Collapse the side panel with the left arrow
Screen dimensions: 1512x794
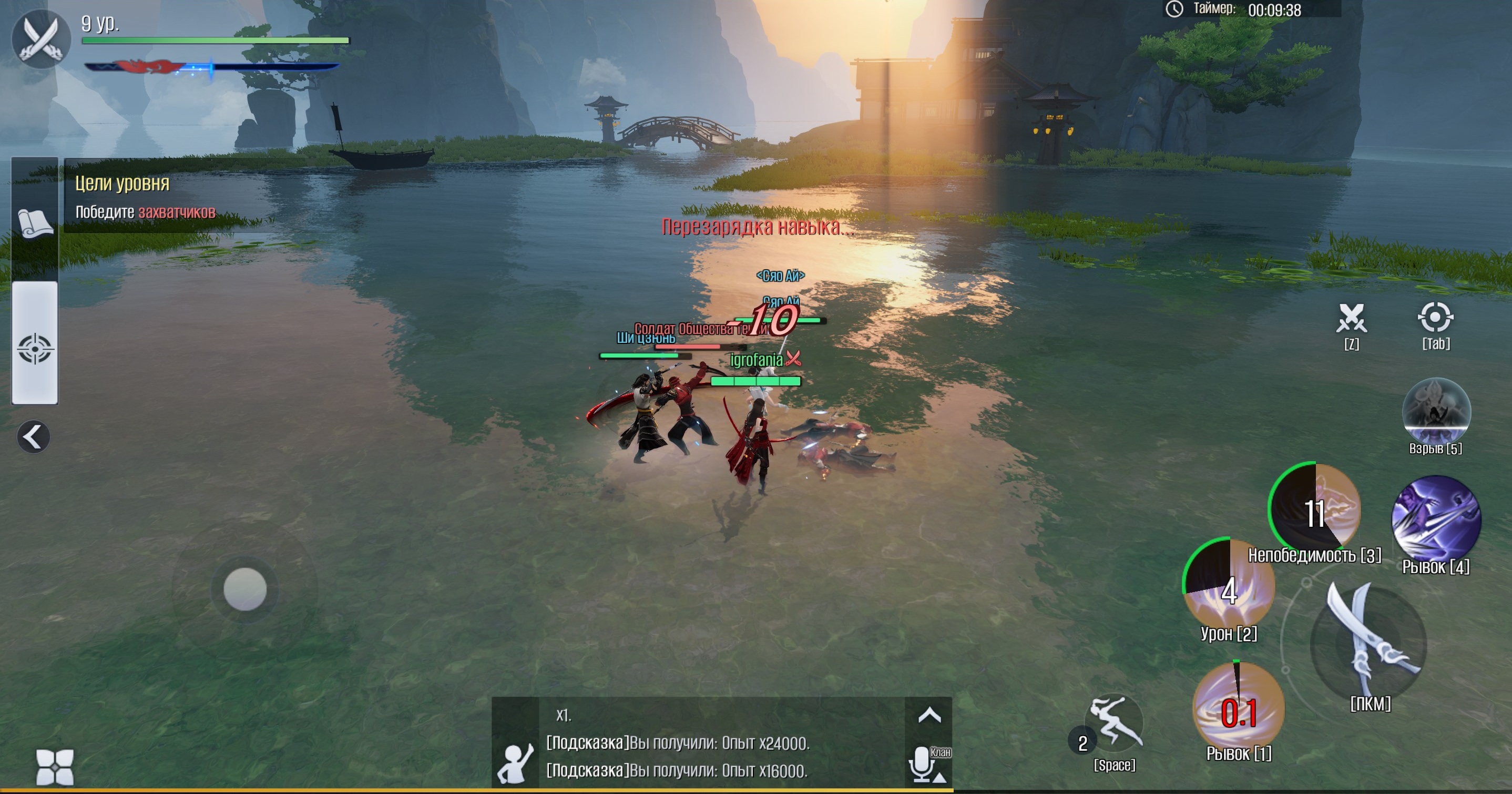[x=34, y=437]
